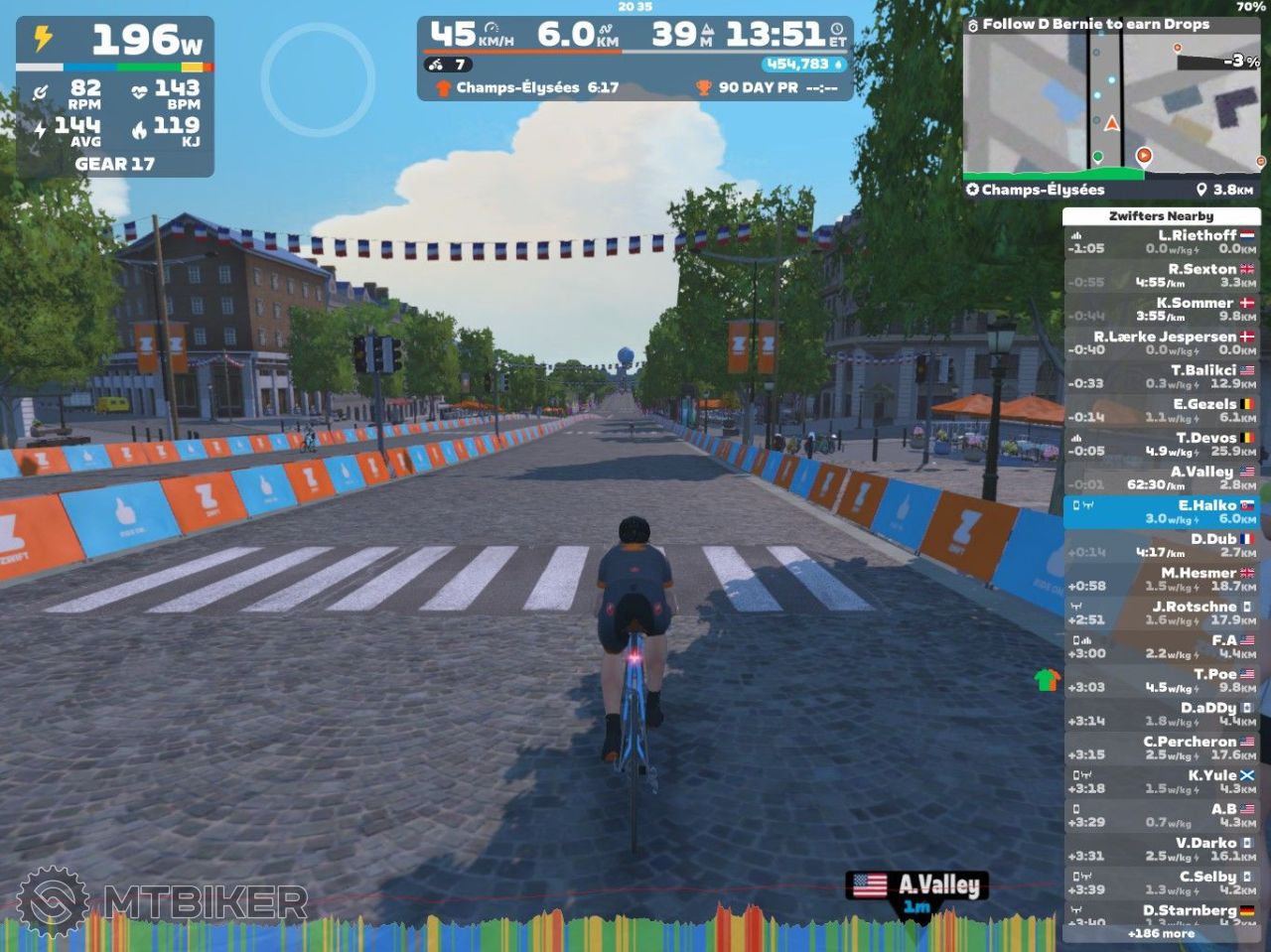Select J.Rotschne in the rider list
The image size is (1271, 952).
tap(1161, 613)
